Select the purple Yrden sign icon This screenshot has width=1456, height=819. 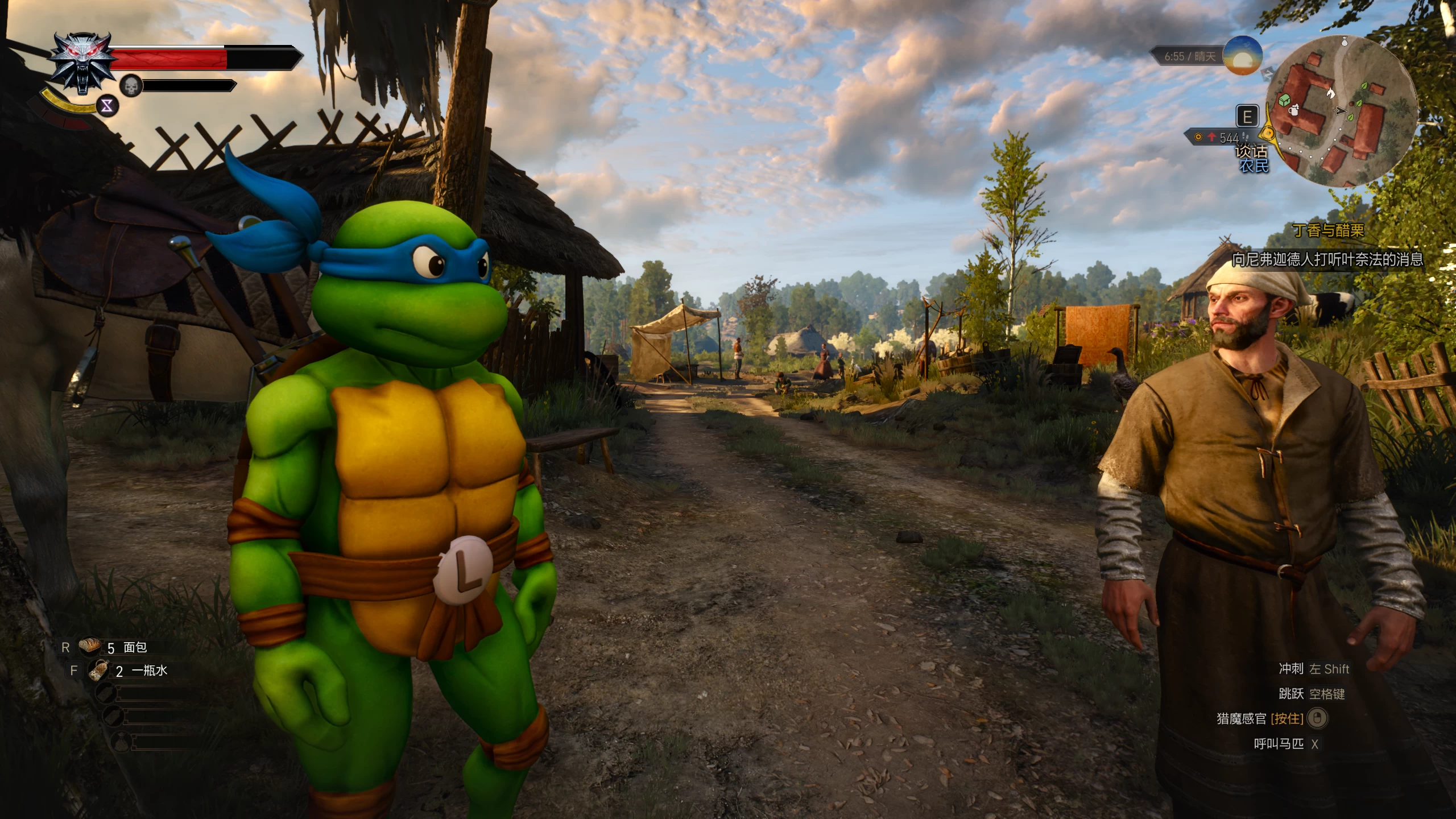pyautogui.click(x=107, y=106)
